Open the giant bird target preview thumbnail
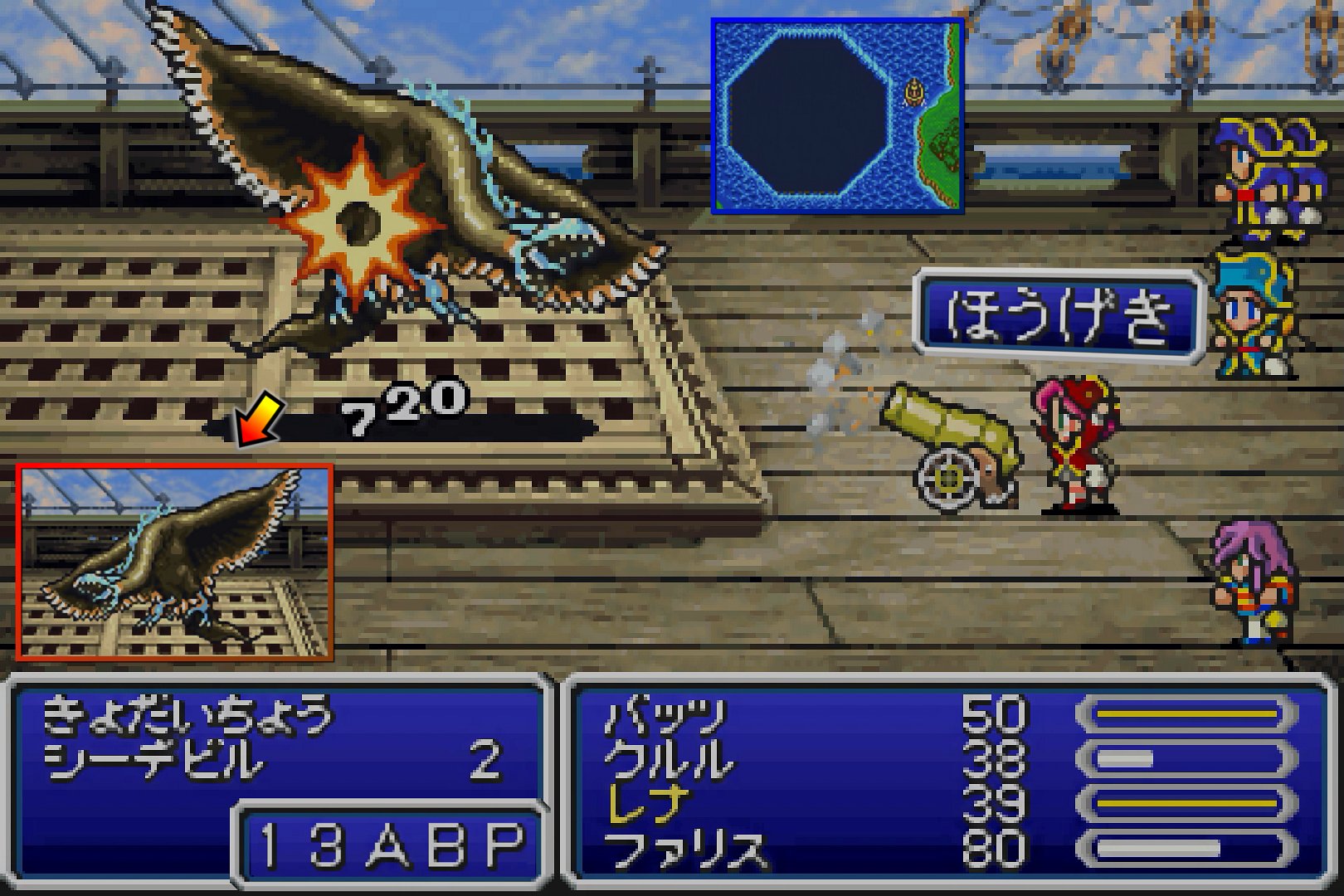 tap(174, 562)
